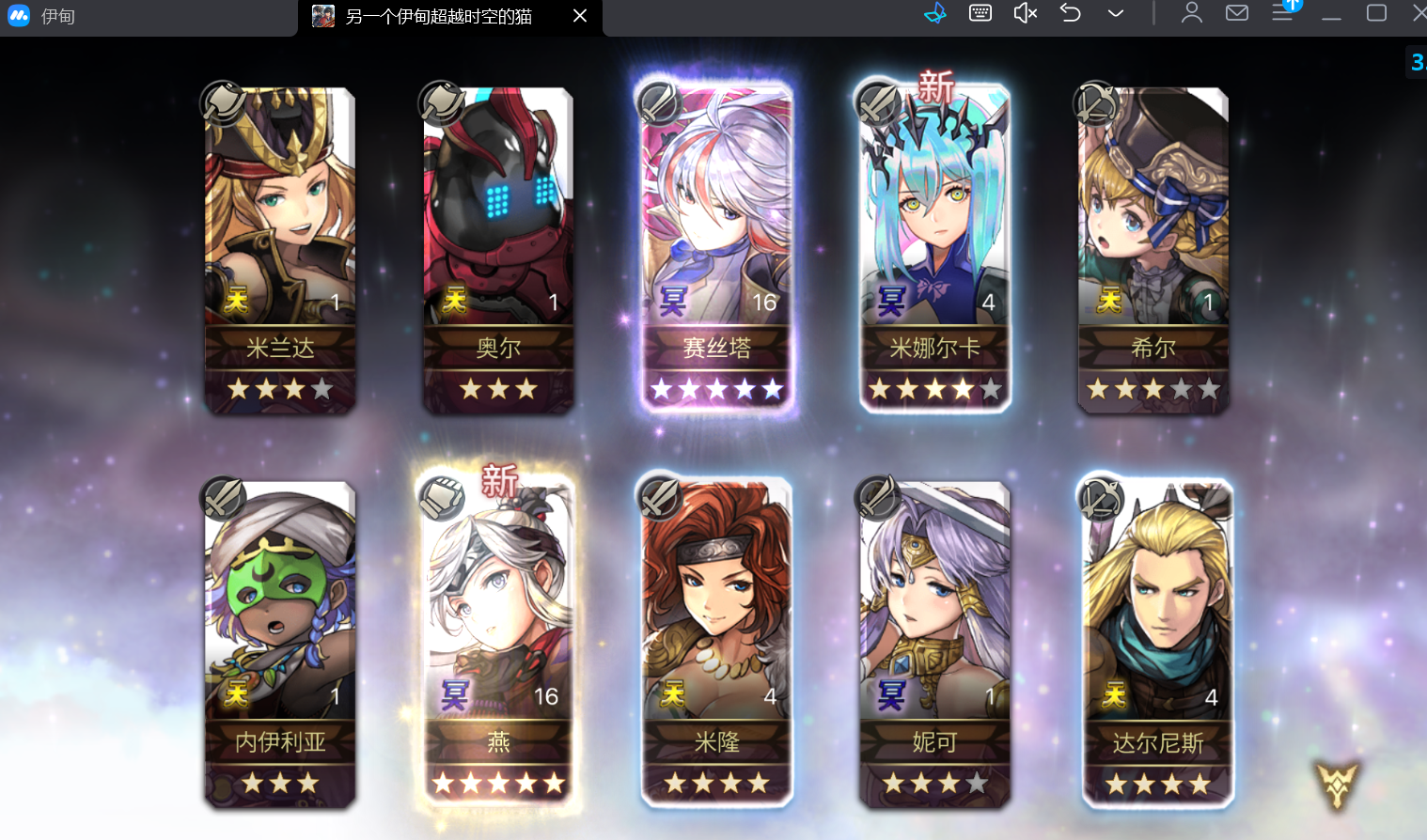Click the user account icon in the top bar
This screenshot has width=1427, height=840.
point(1191,13)
